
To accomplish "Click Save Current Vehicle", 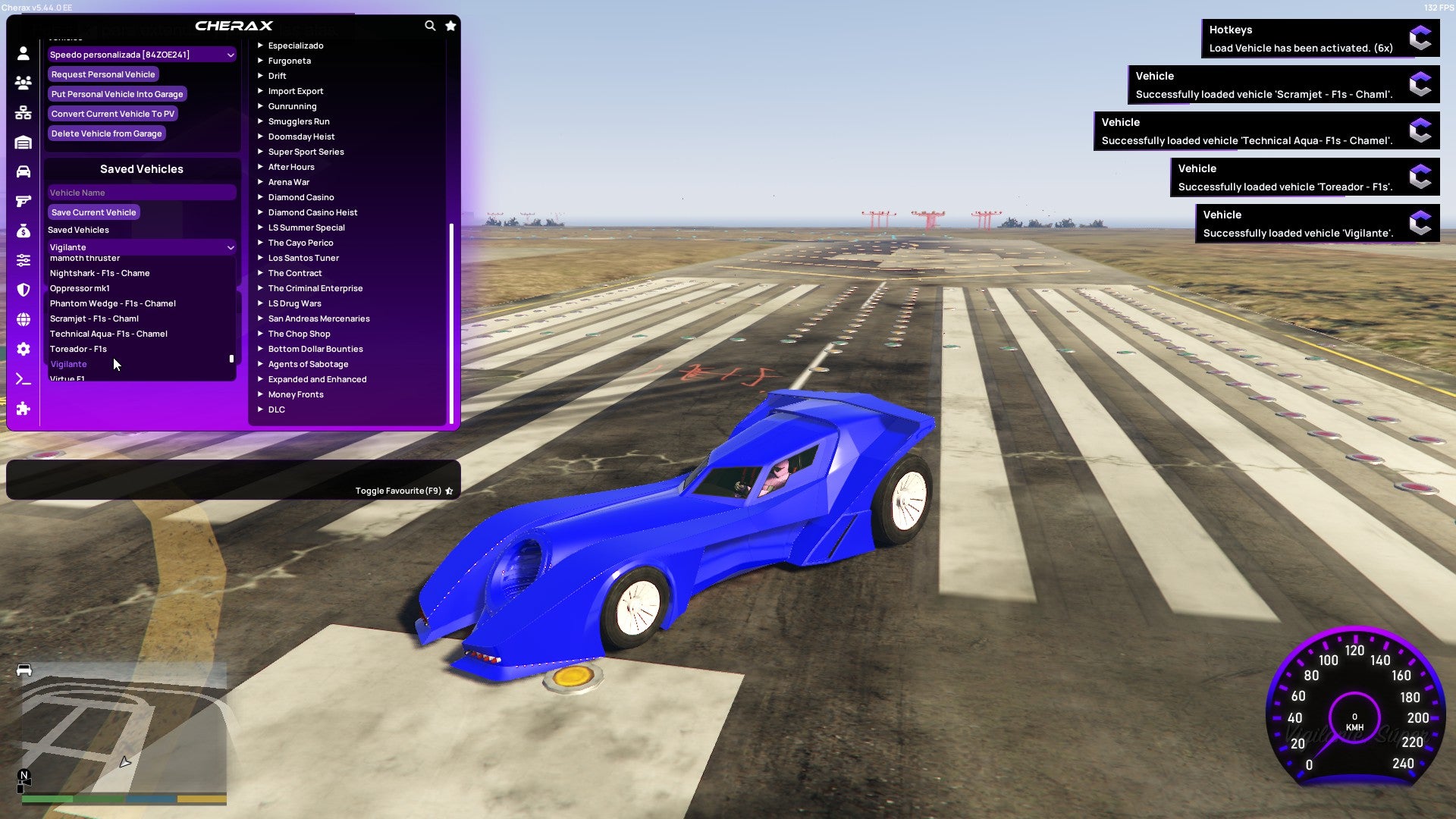I will (x=93, y=212).
